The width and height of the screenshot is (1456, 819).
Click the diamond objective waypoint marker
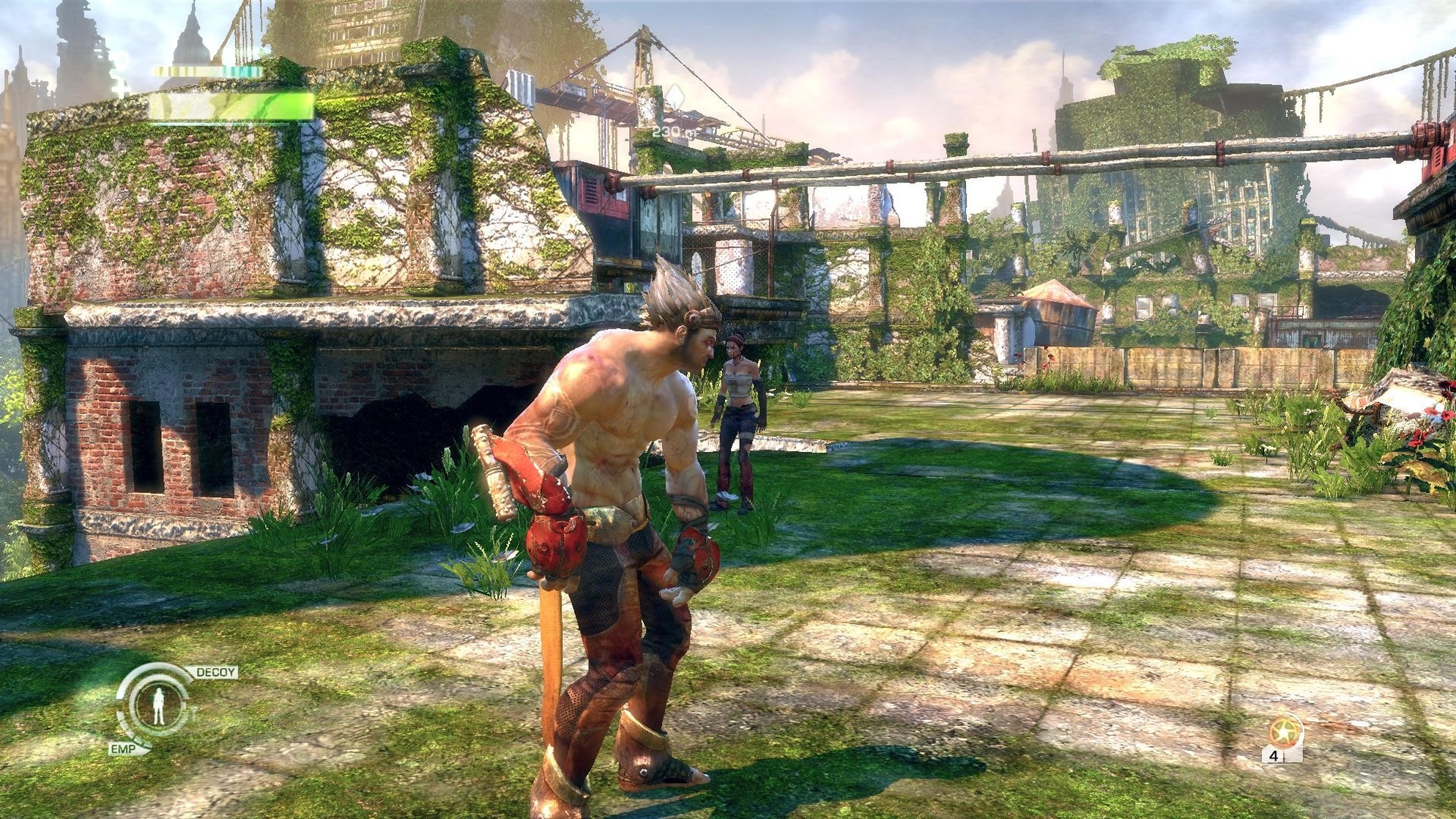[x=675, y=97]
